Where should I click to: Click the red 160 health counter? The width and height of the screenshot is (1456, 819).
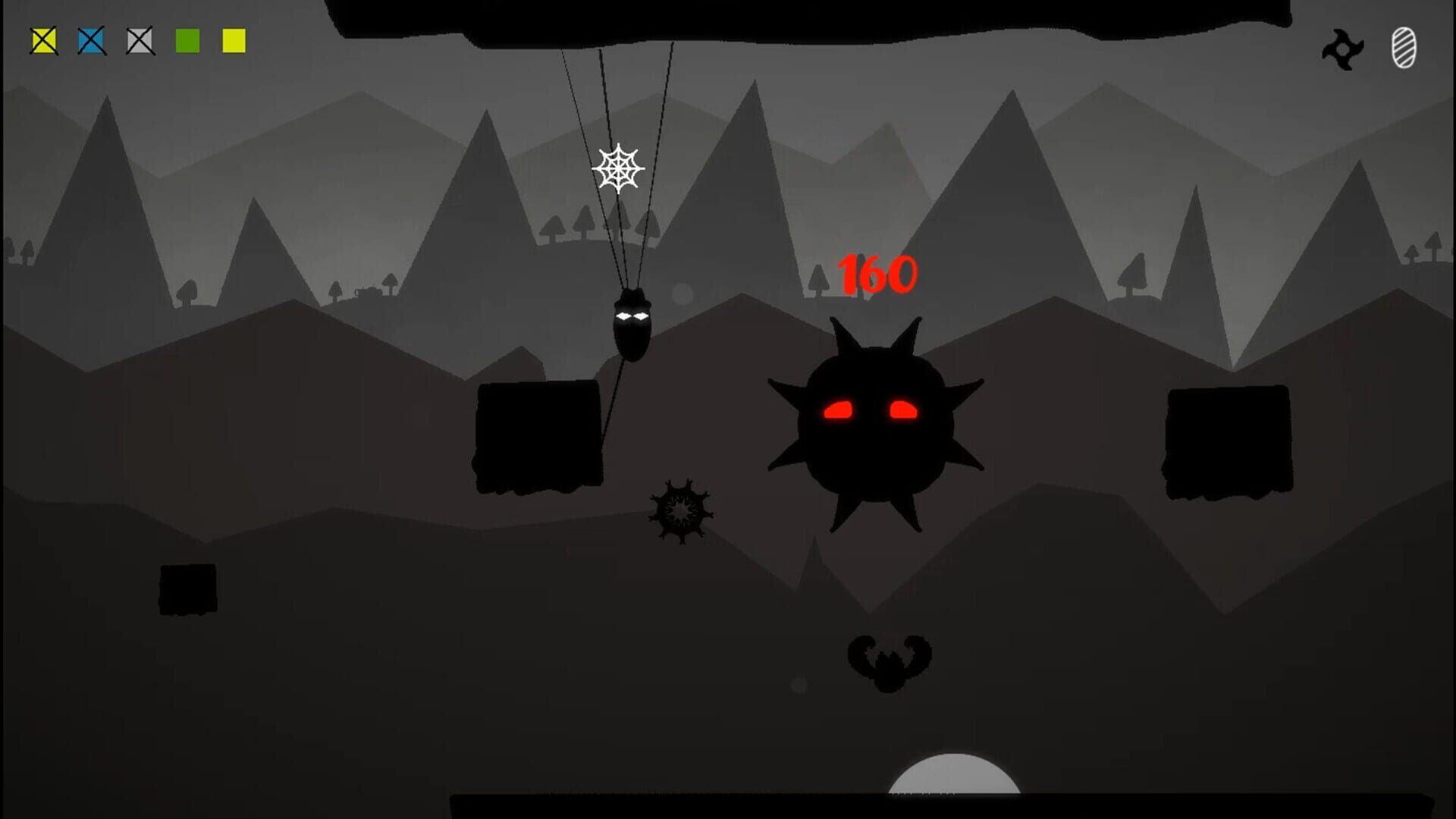(877, 271)
